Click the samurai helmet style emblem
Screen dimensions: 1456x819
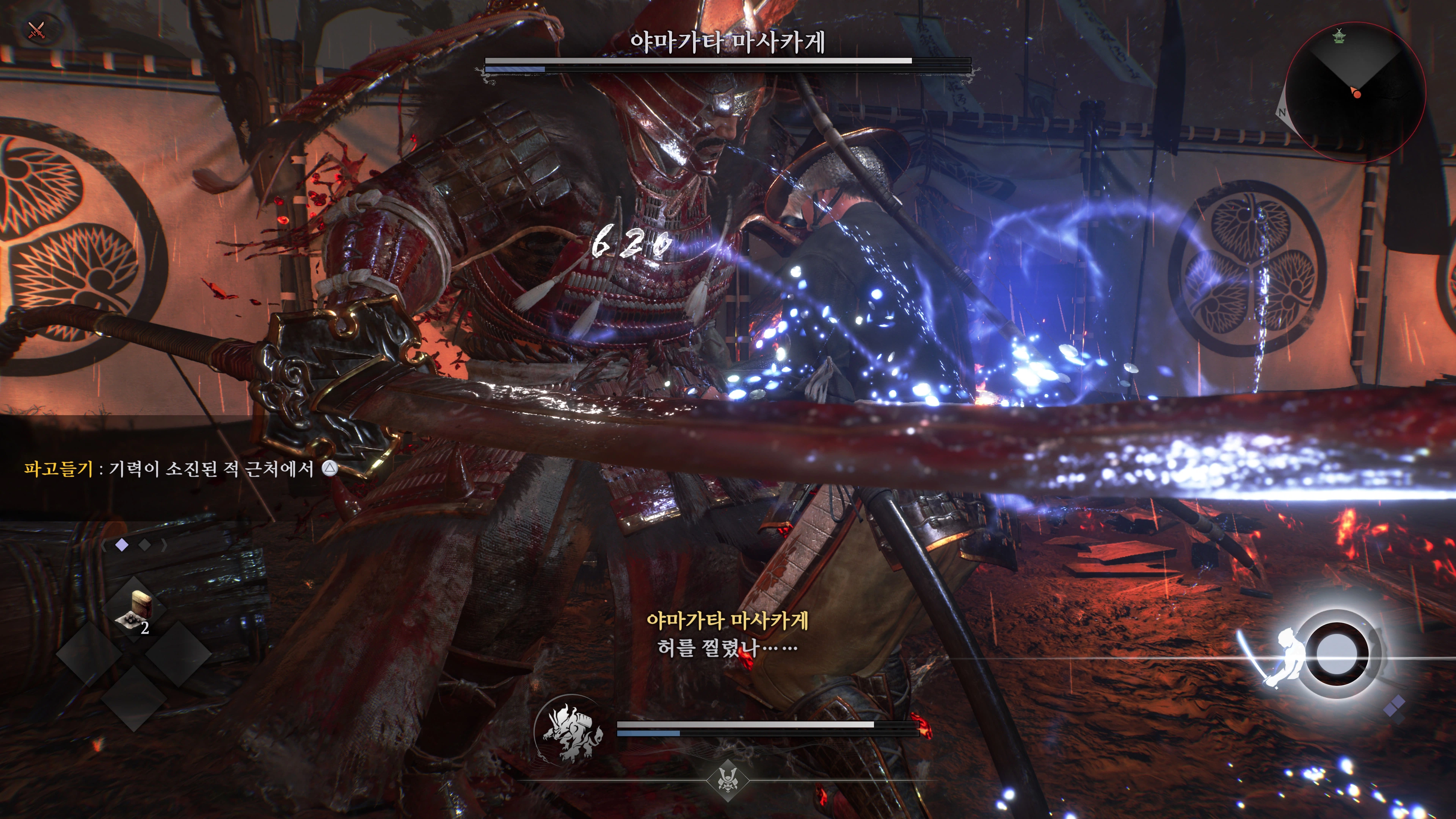[x=728, y=781]
